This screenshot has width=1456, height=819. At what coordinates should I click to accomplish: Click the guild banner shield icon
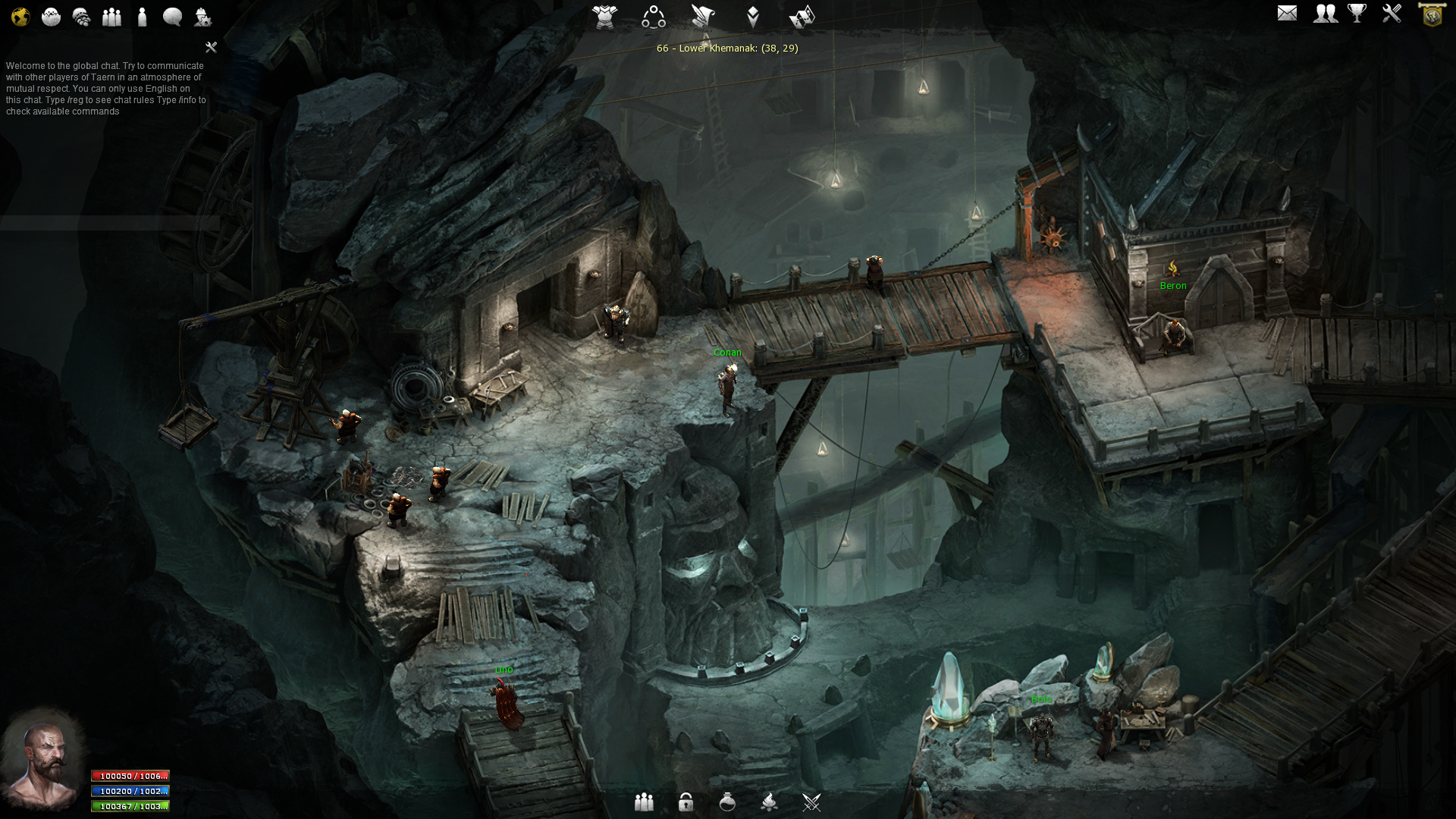click(x=1432, y=14)
